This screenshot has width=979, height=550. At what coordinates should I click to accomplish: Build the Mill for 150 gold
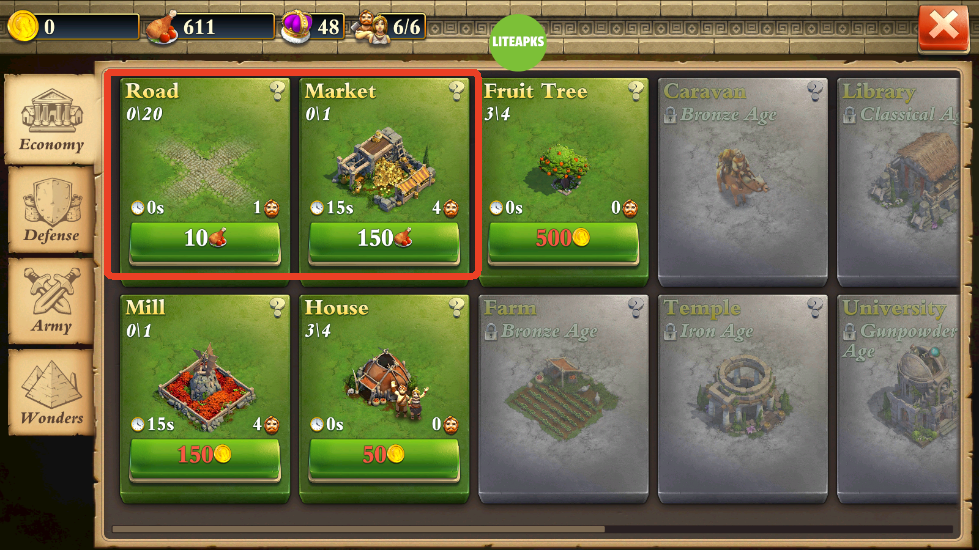tap(204, 456)
